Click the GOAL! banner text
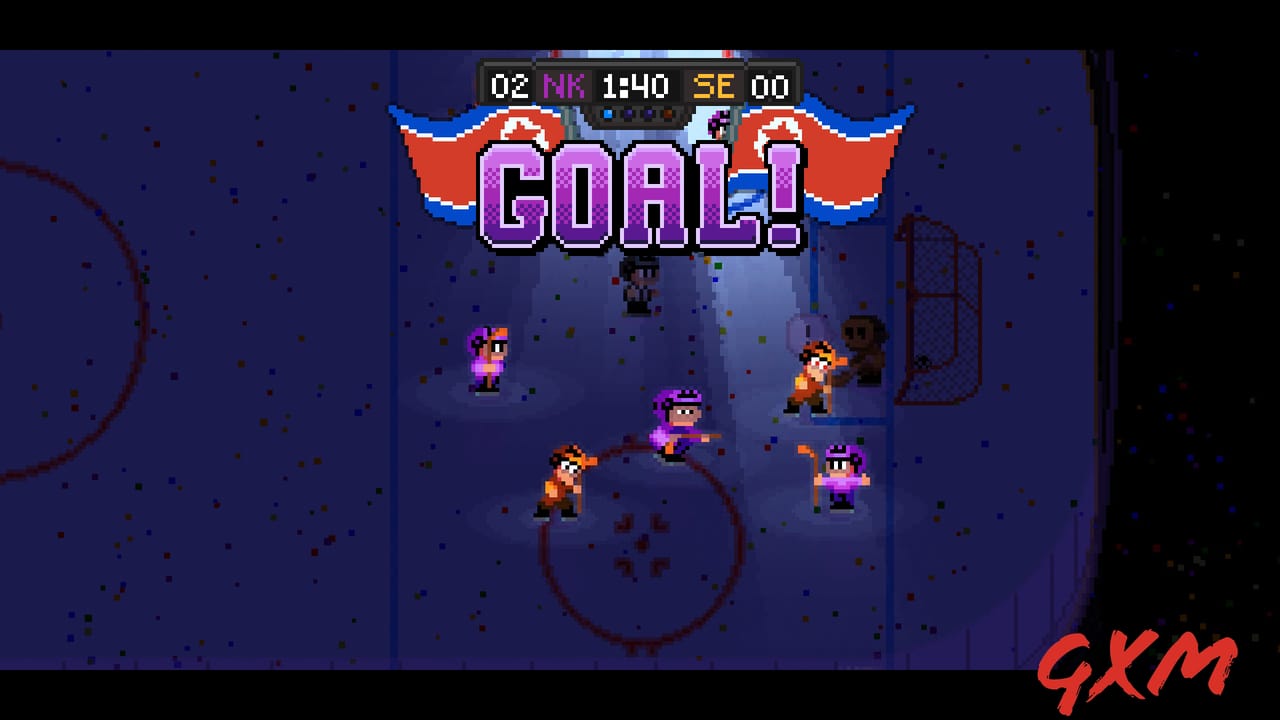1280x720 pixels. [x=640, y=195]
